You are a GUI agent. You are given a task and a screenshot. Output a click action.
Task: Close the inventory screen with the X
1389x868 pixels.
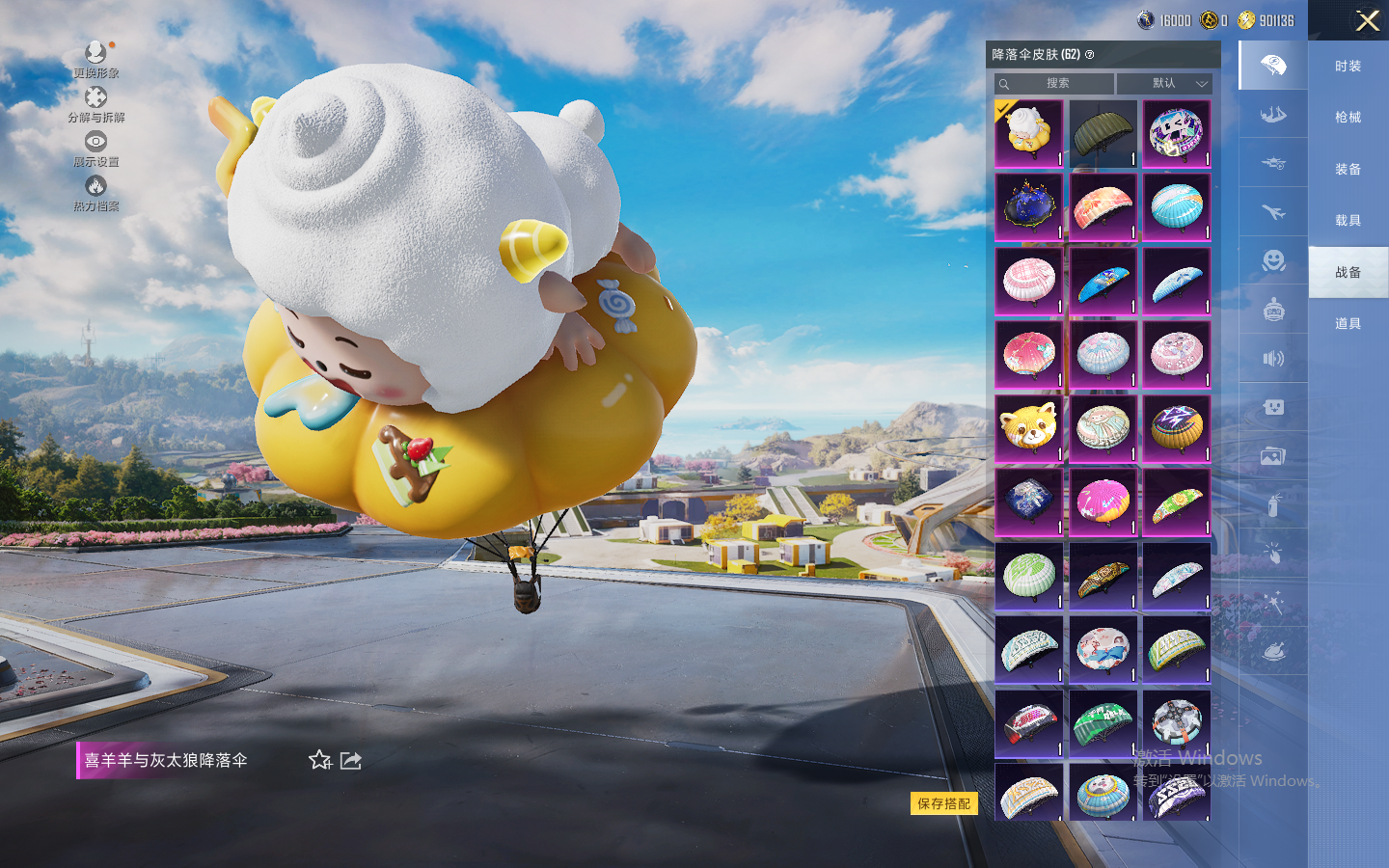tap(1367, 20)
